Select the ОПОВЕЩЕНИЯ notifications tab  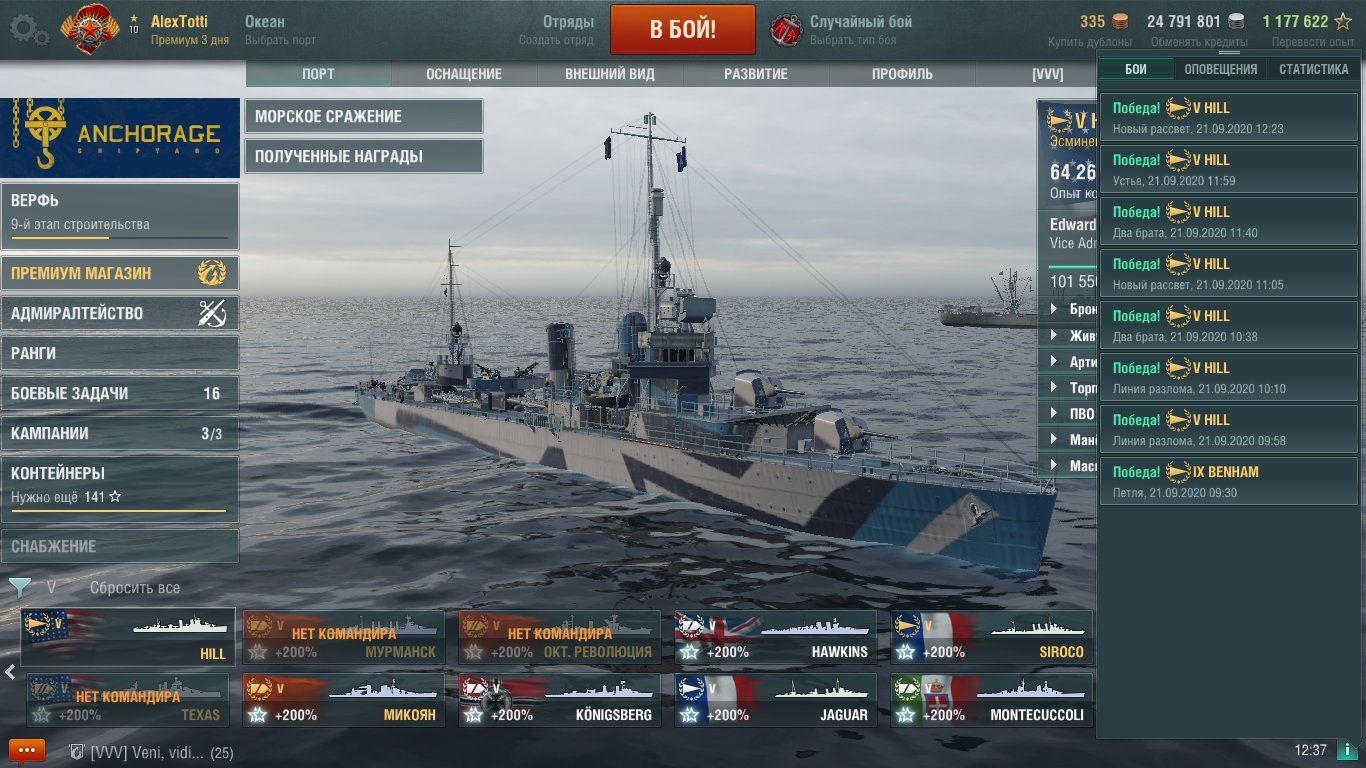pos(1221,69)
